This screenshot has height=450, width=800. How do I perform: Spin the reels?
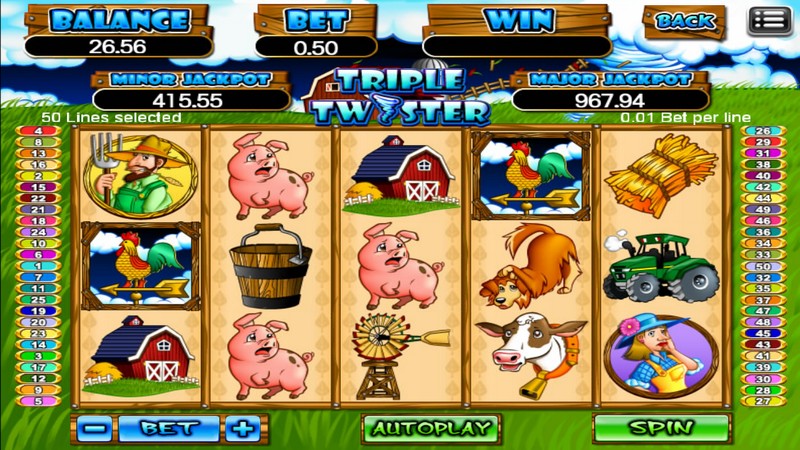[x=661, y=428]
